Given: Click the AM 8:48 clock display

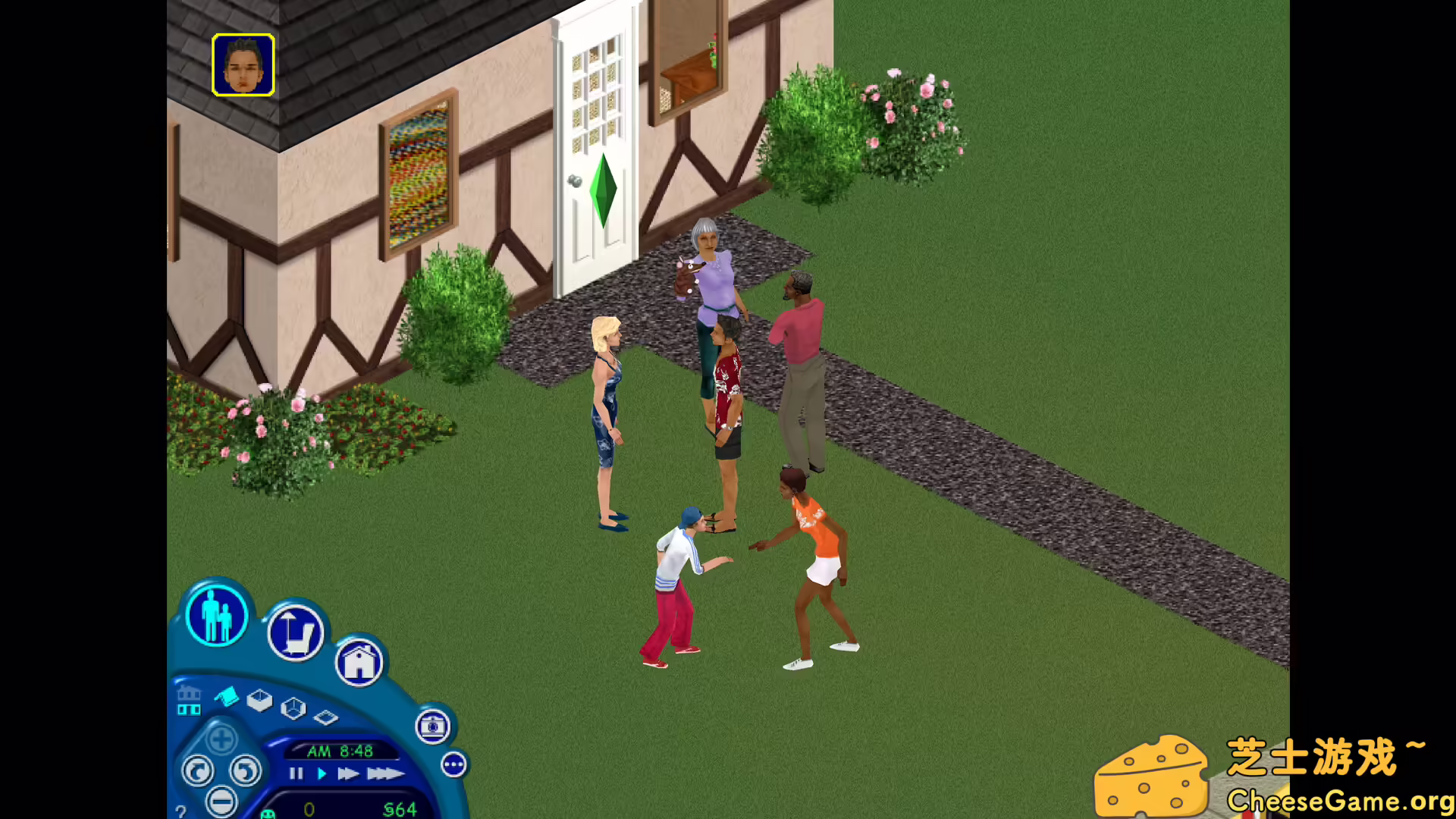Looking at the screenshot, I should point(340,752).
